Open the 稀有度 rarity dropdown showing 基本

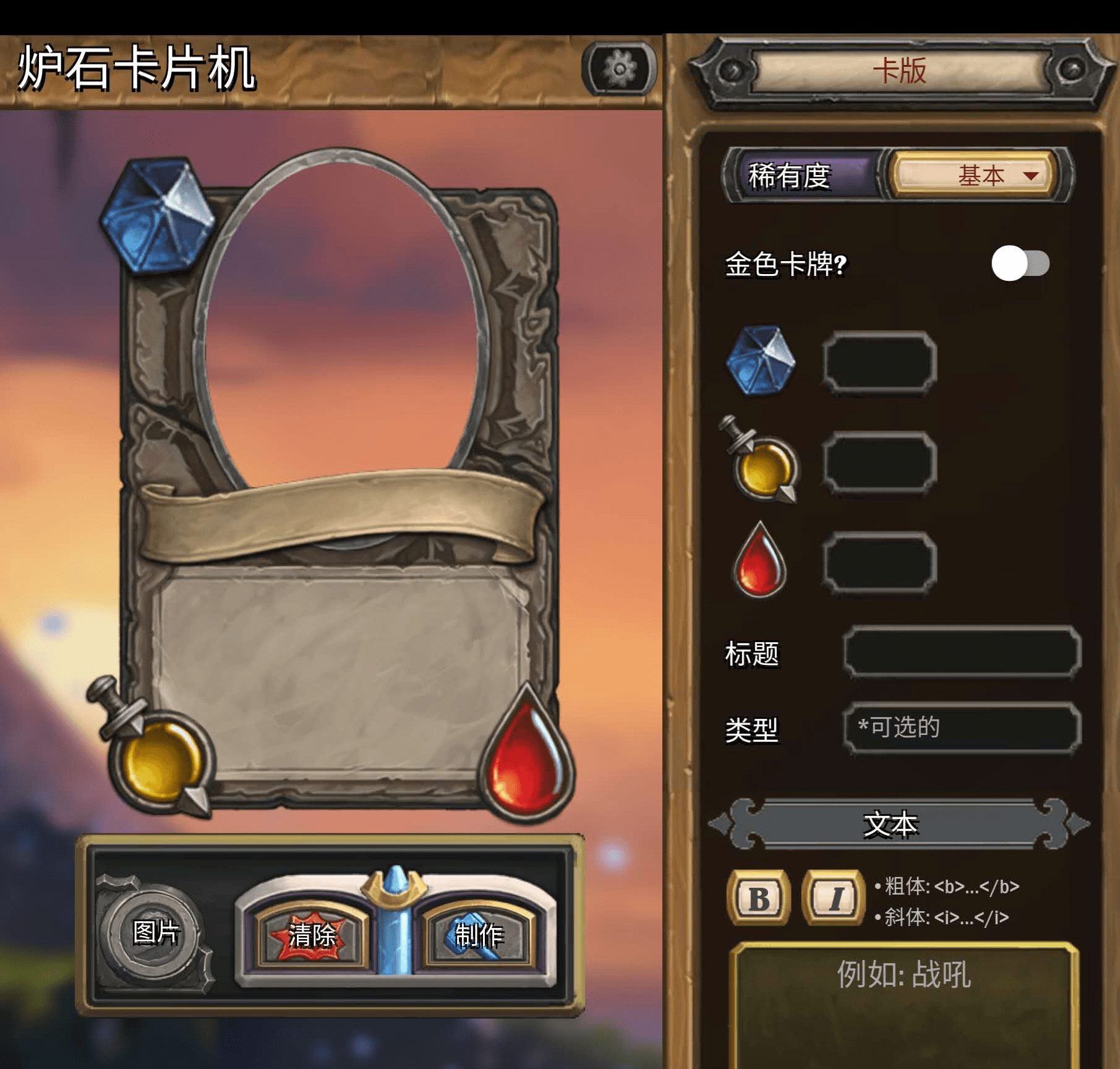tap(970, 175)
